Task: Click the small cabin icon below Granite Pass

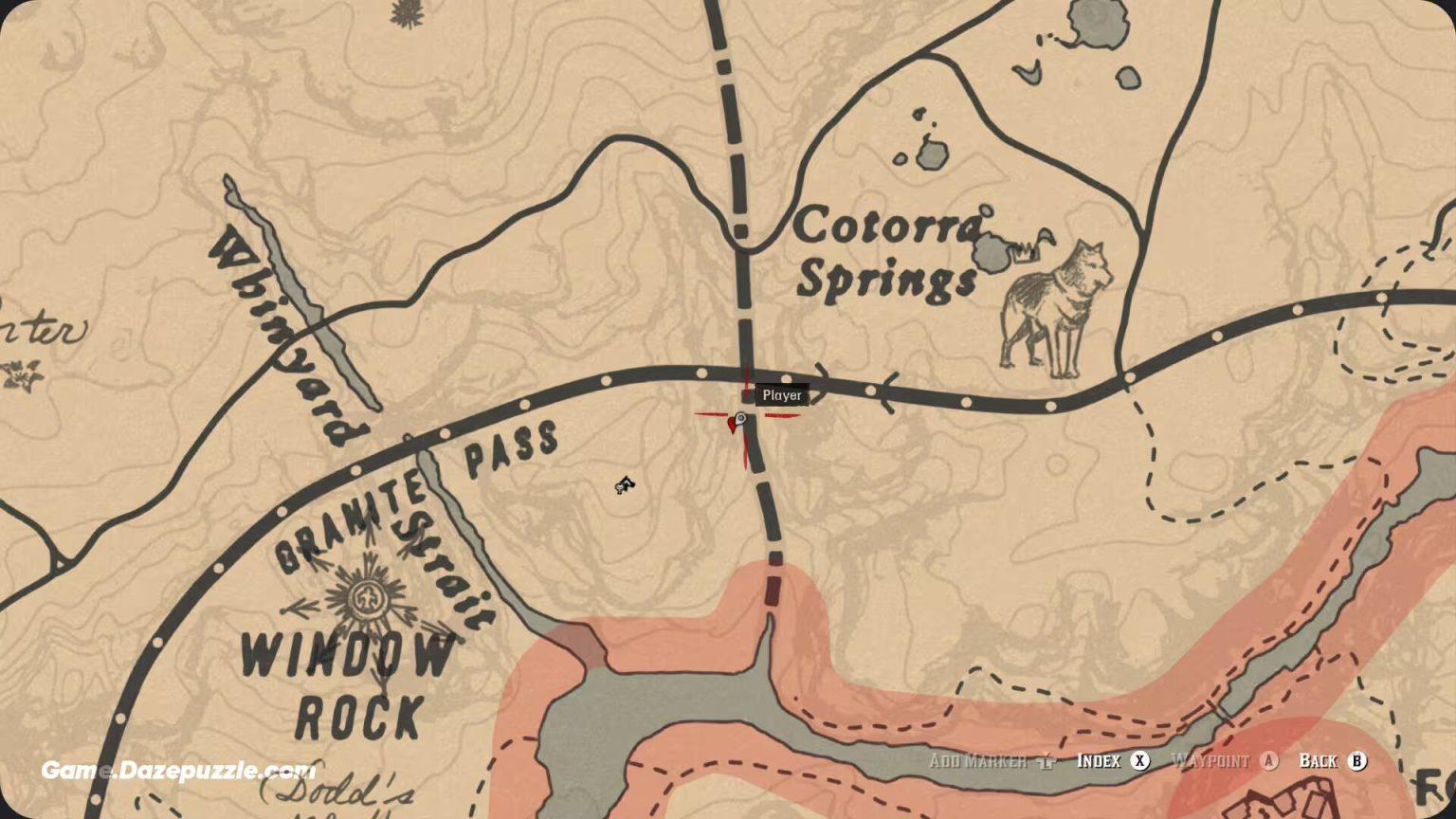Action: click(625, 484)
